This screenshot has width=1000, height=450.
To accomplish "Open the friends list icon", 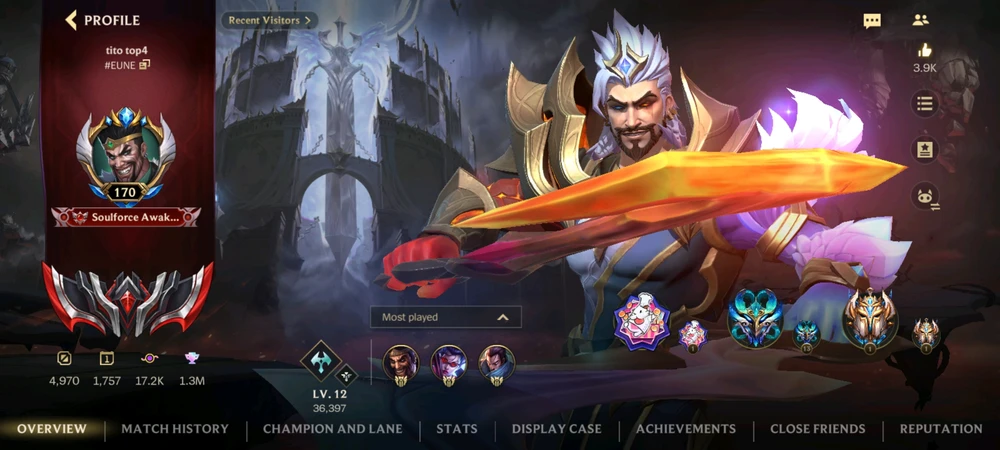I will pyautogui.click(x=921, y=20).
